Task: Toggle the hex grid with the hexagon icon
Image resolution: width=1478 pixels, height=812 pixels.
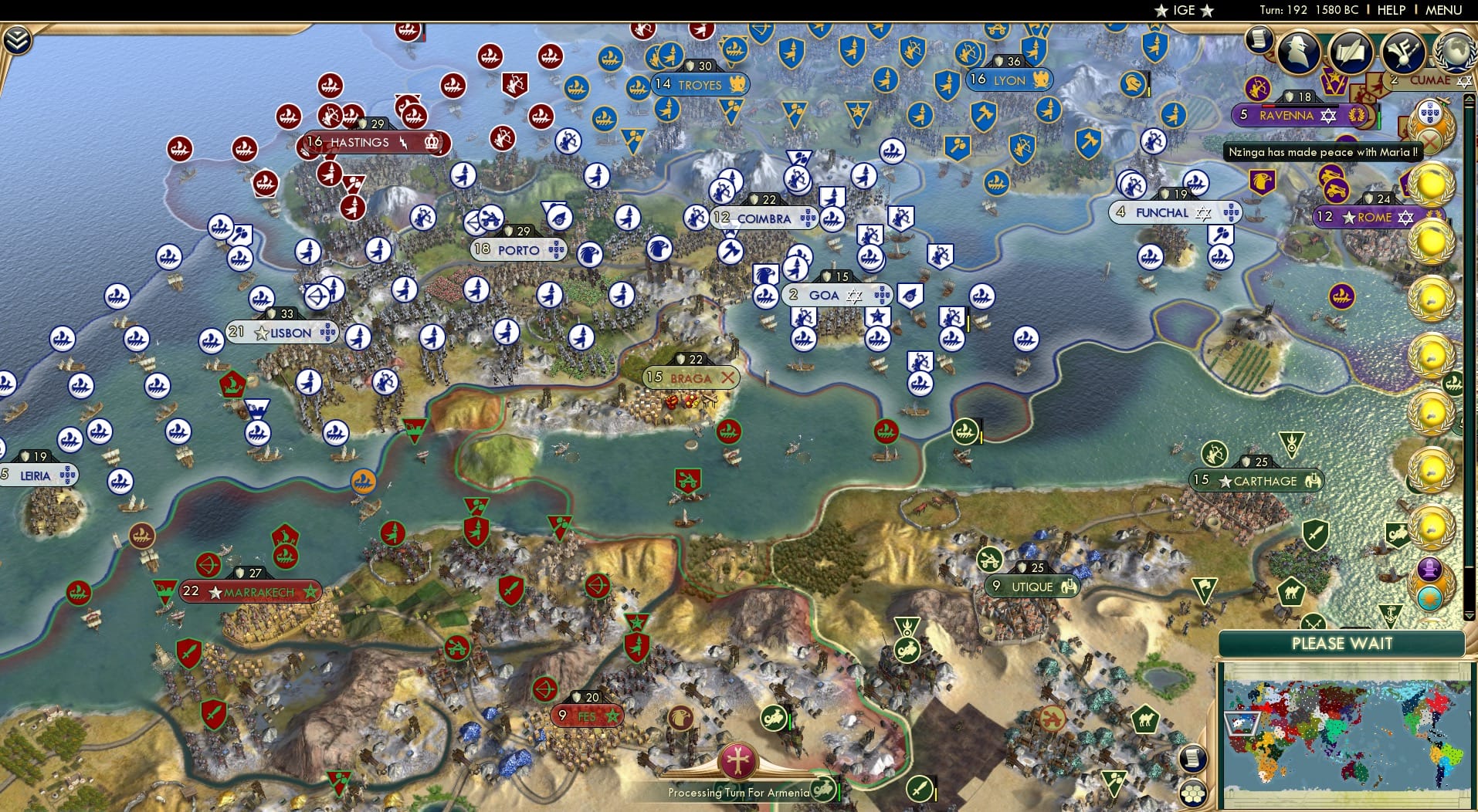Action: (1193, 793)
